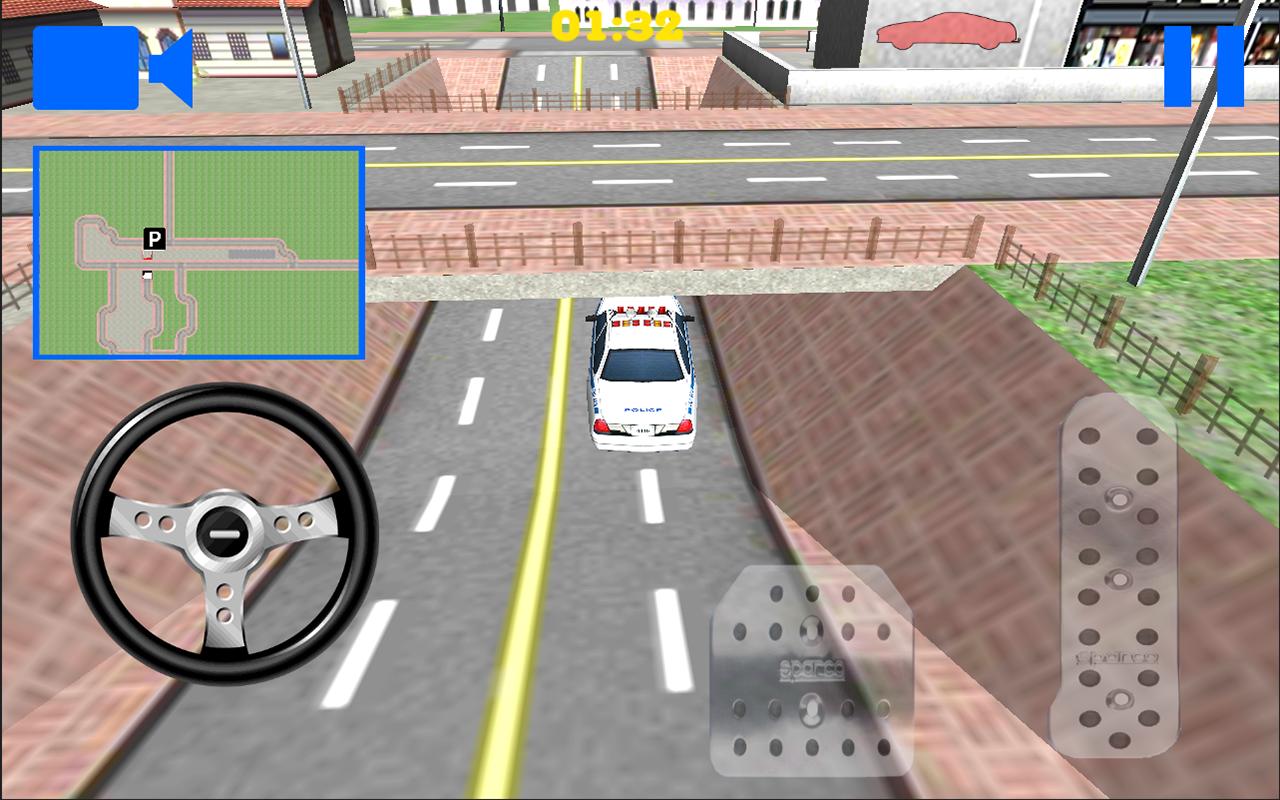Viewport: 1280px width, 800px height.
Task: Tap the minimap panel
Action: (200, 250)
